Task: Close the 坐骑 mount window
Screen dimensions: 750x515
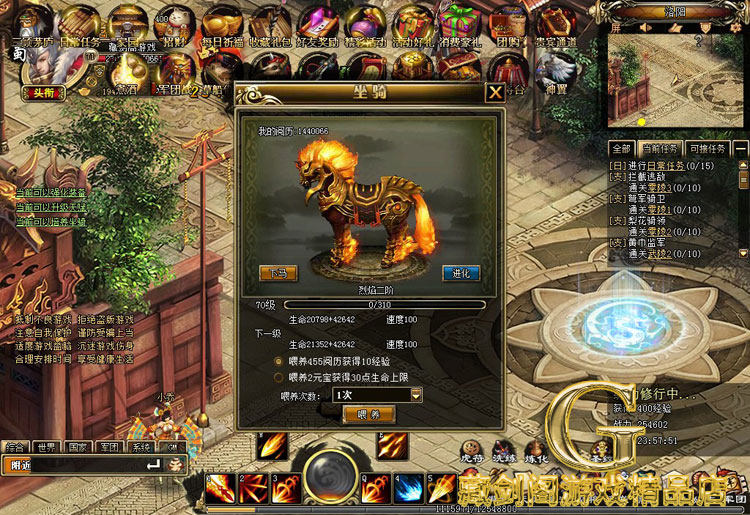Action: (x=495, y=93)
